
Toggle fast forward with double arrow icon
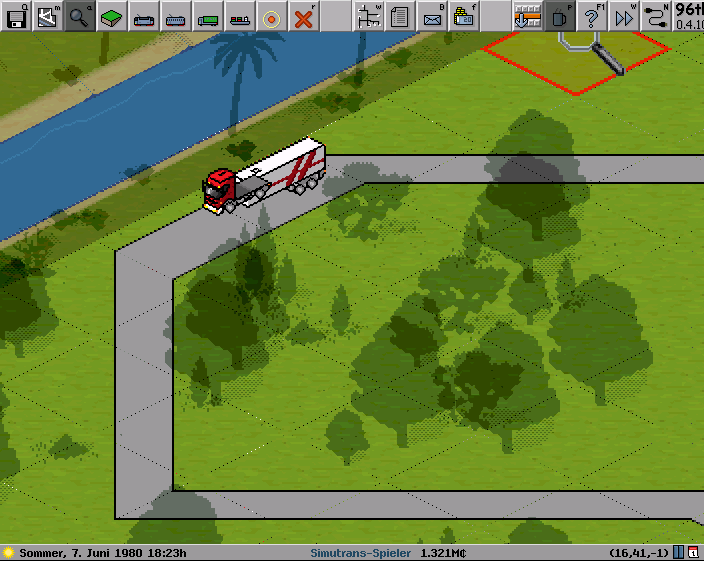pyautogui.click(x=624, y=16)
